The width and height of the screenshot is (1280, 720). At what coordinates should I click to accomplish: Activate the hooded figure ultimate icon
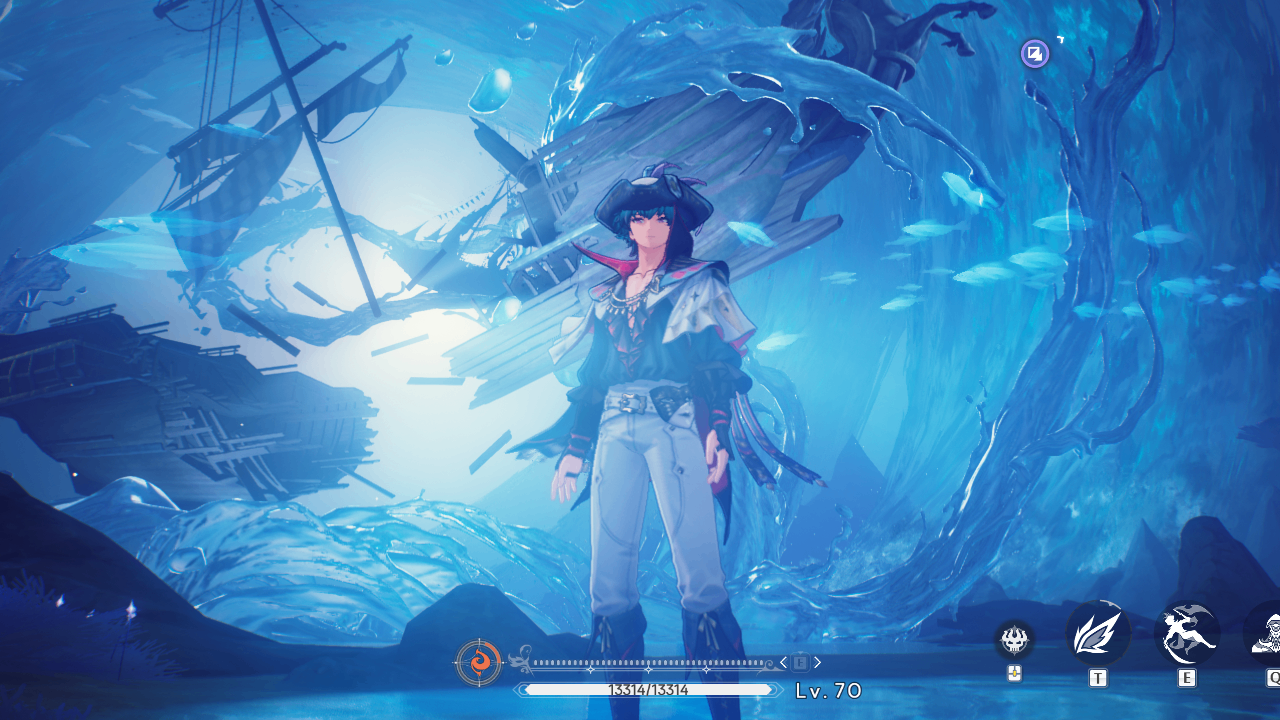(1266, 634)
